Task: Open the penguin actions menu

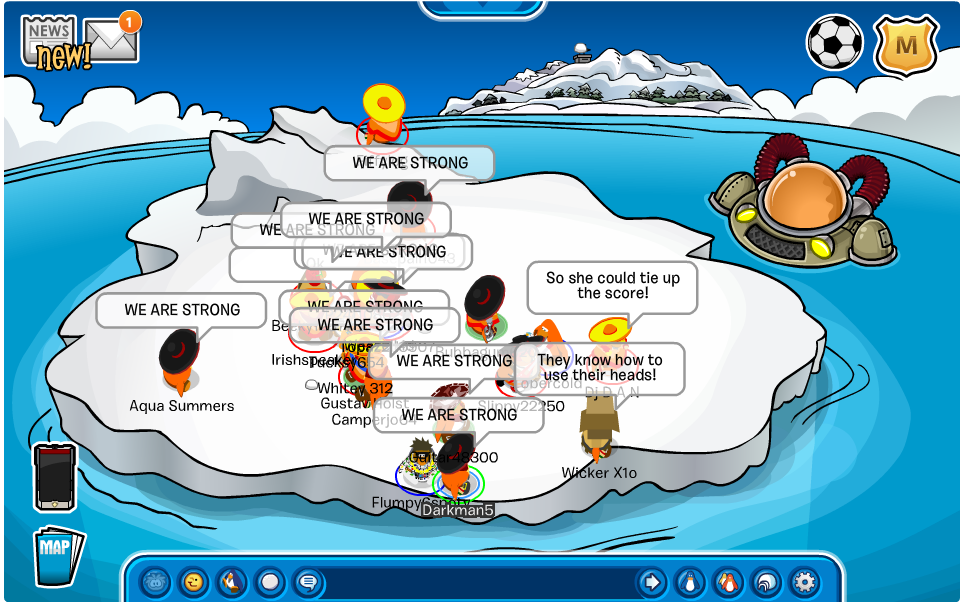Action: [231, 581]
